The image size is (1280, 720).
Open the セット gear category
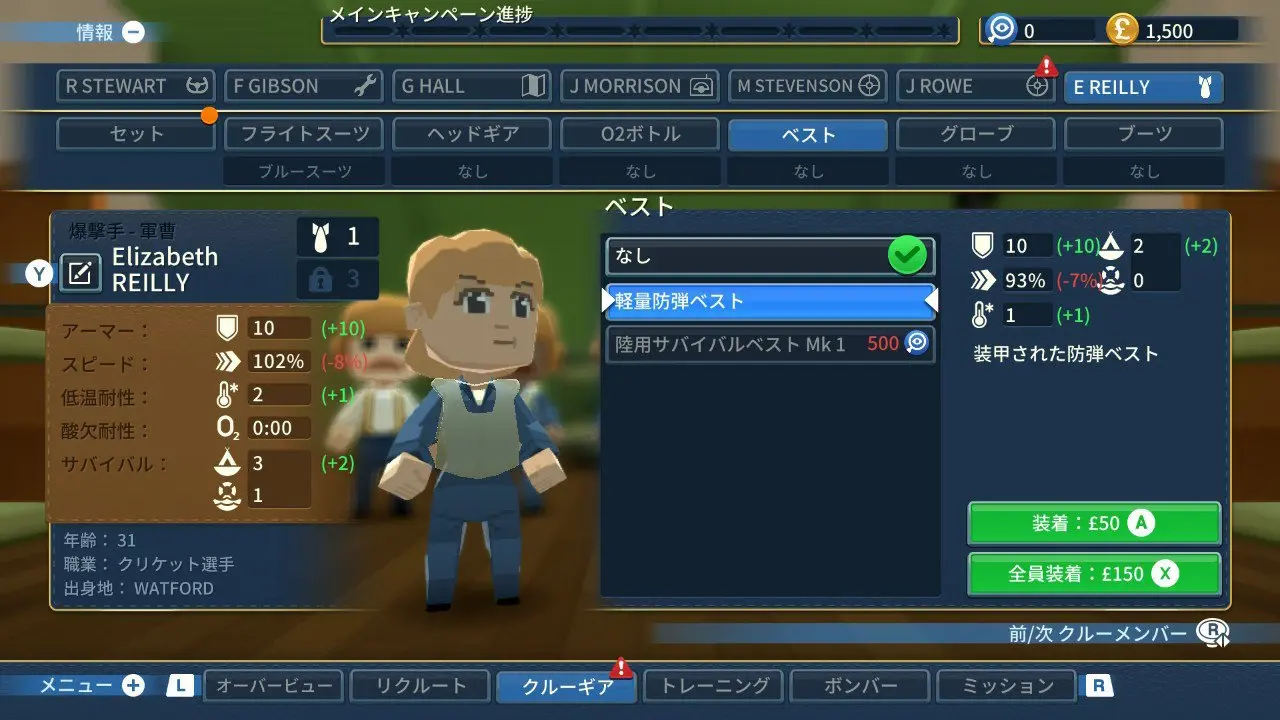point(136,134)
